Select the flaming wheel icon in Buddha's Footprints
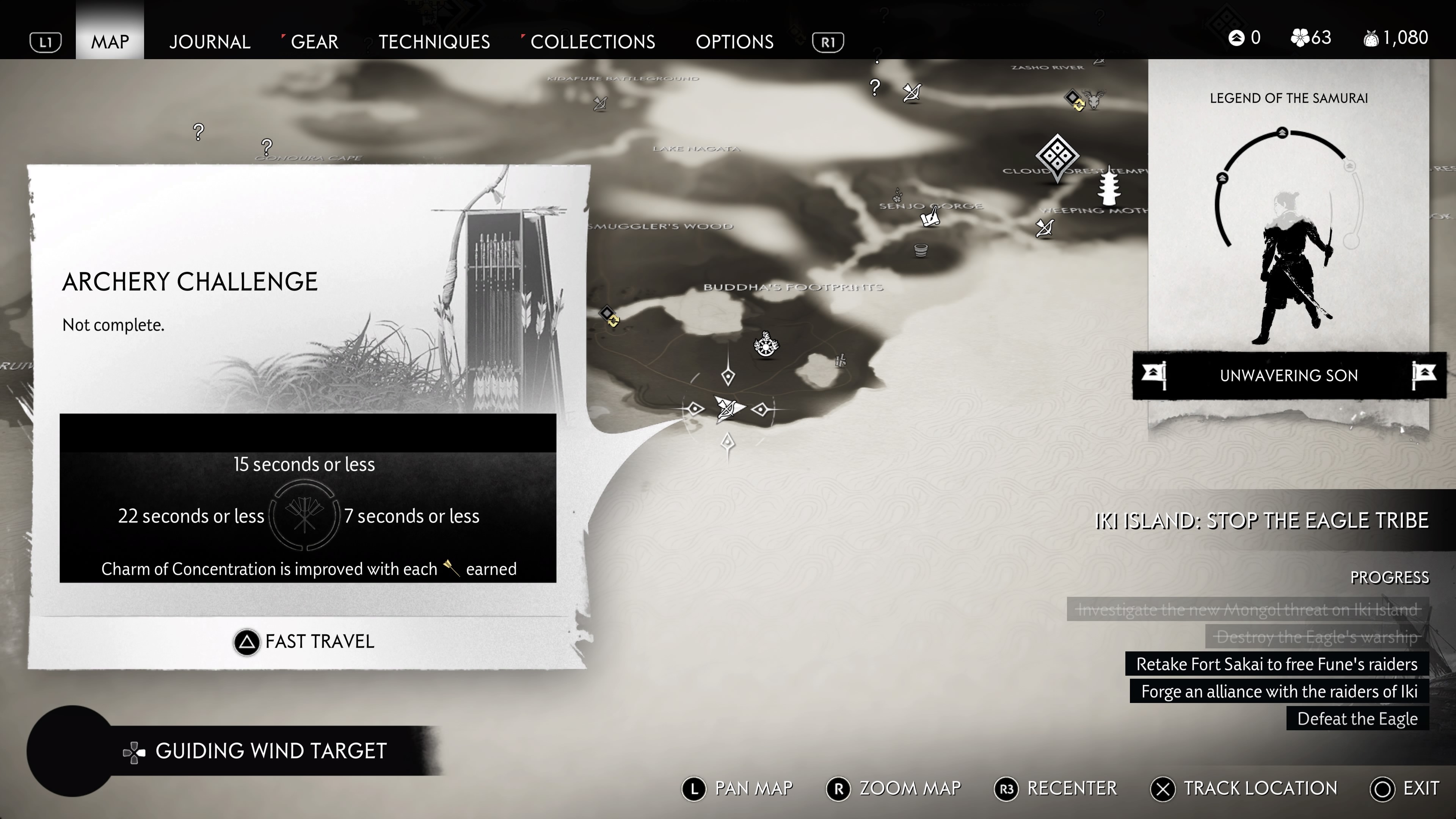The width and height of the screenshot is (1456, 819). click(x=766, y=347)
